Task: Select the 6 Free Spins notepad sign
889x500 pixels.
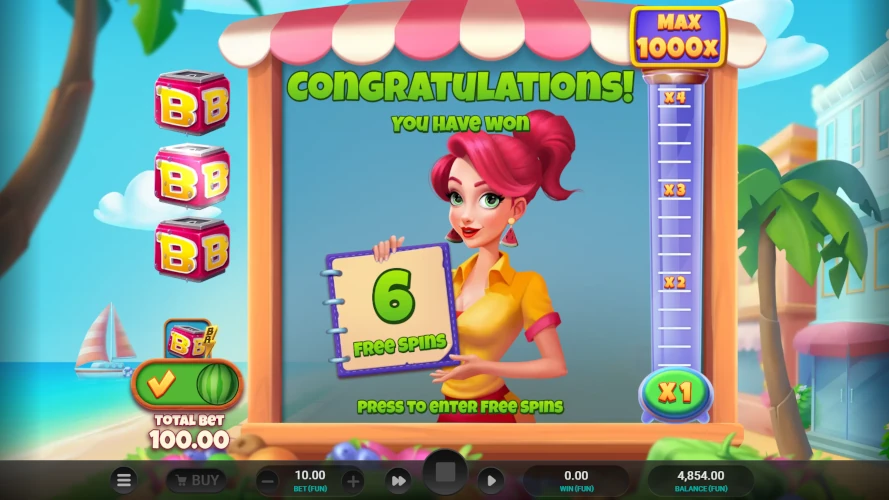Action: pyautogui.click(x=391, y=310)
